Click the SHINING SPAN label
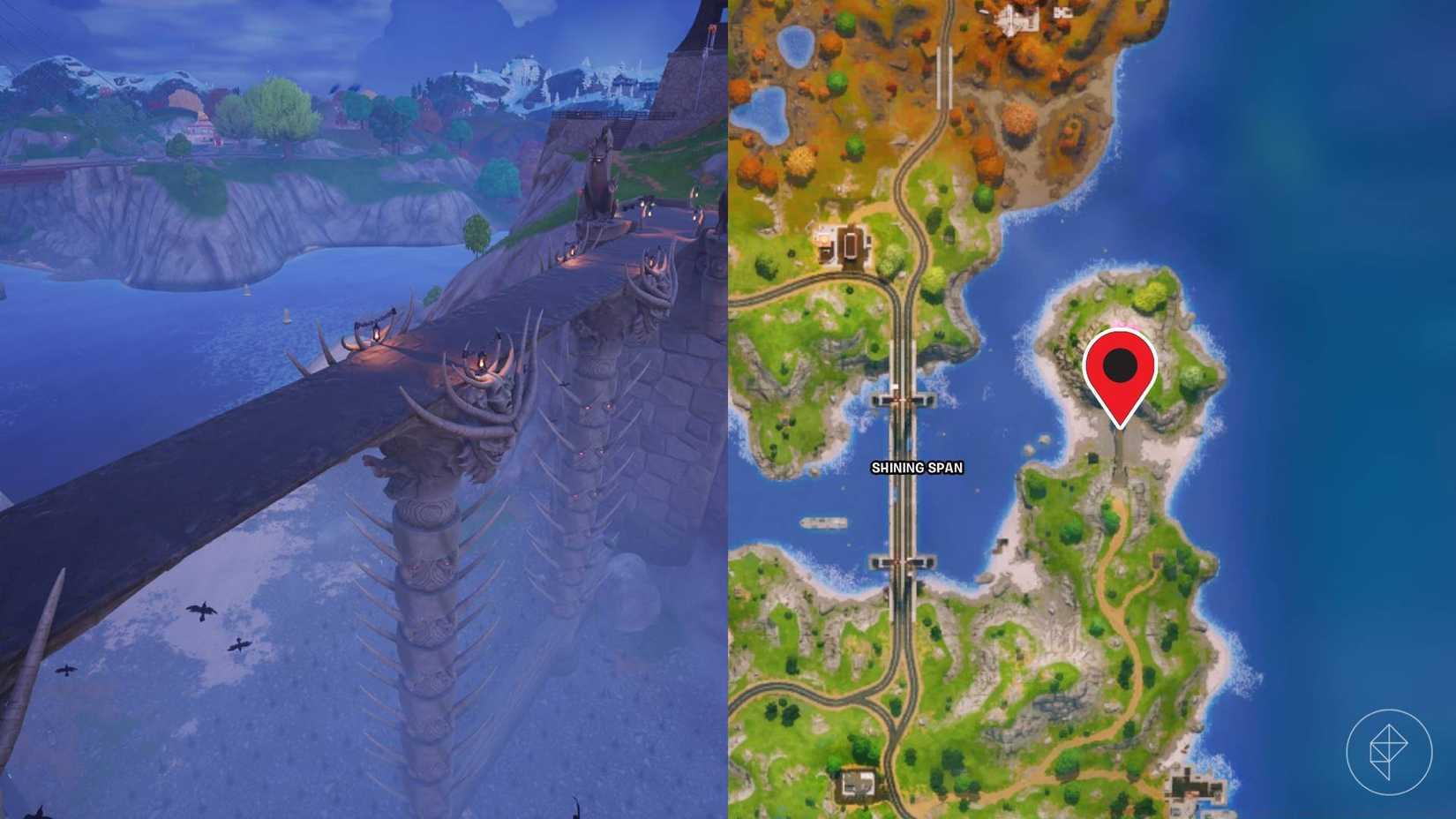1456x819 pixels. (x=916, y=470)
